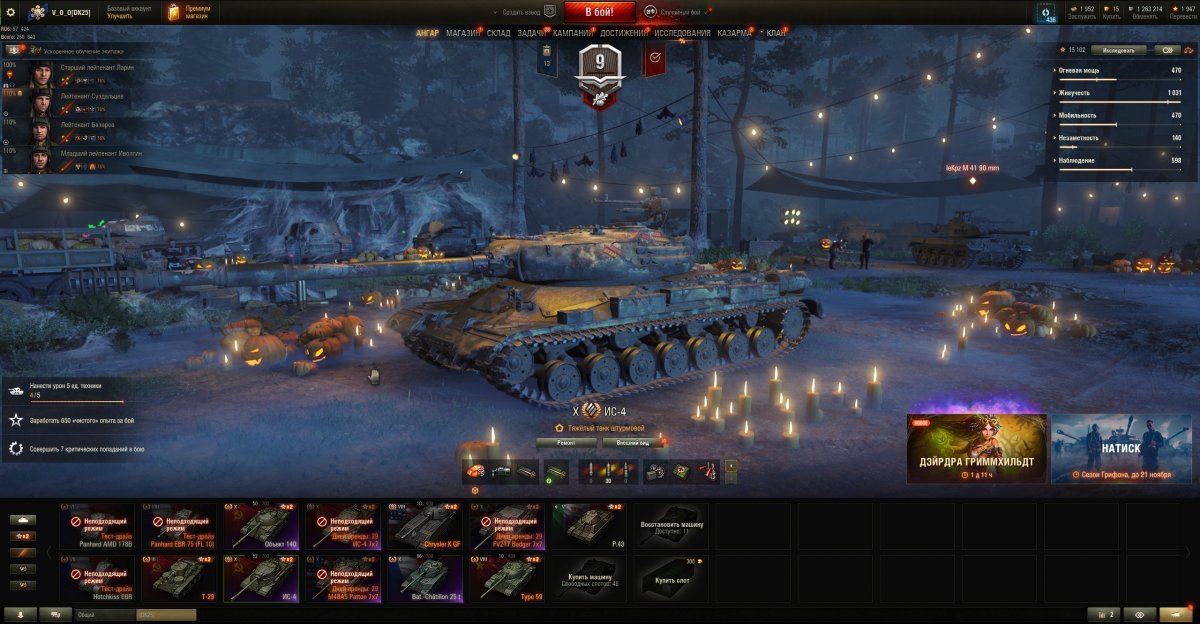Click the Исследовать button in the vehicle stats panel
1200x624 pixels.
coord(1119,49)
